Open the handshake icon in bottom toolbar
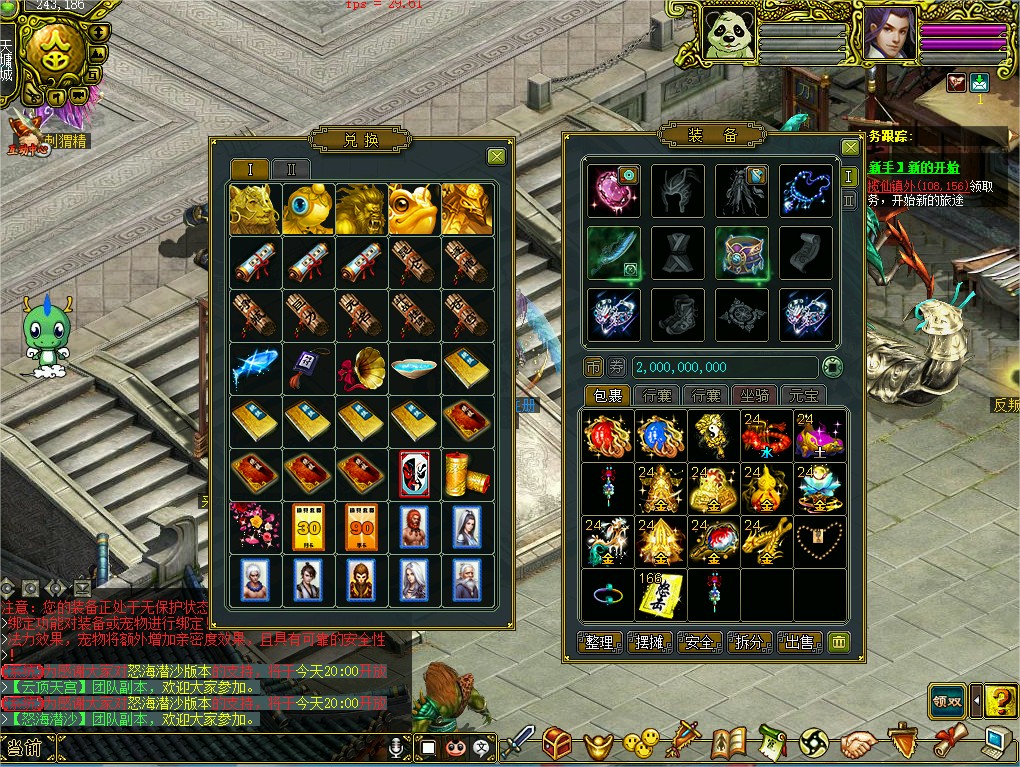The width and height of the screenshot is (1020, 767). tap(858, 743)
